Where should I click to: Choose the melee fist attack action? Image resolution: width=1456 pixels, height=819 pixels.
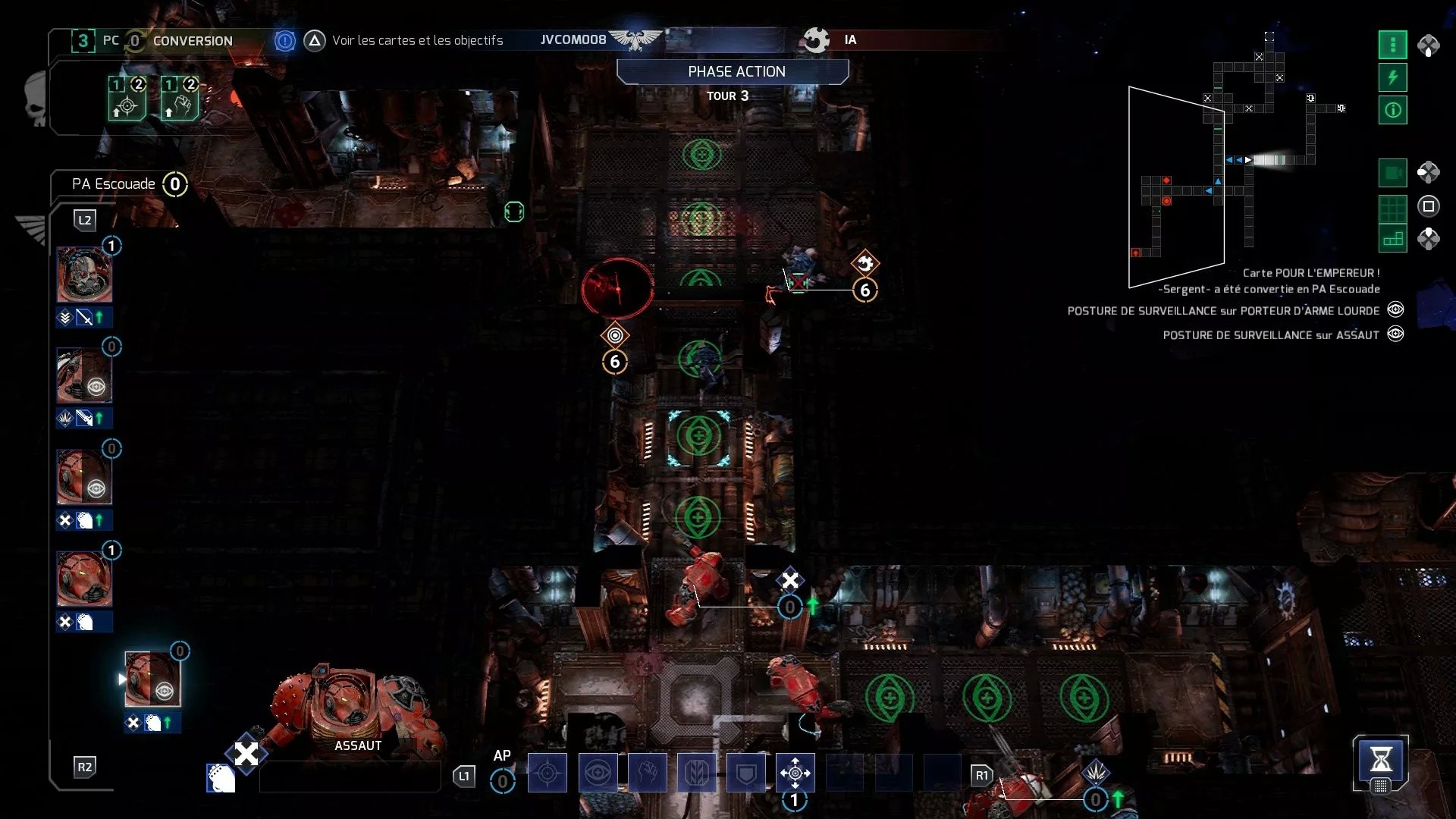(x=648, y=773)
